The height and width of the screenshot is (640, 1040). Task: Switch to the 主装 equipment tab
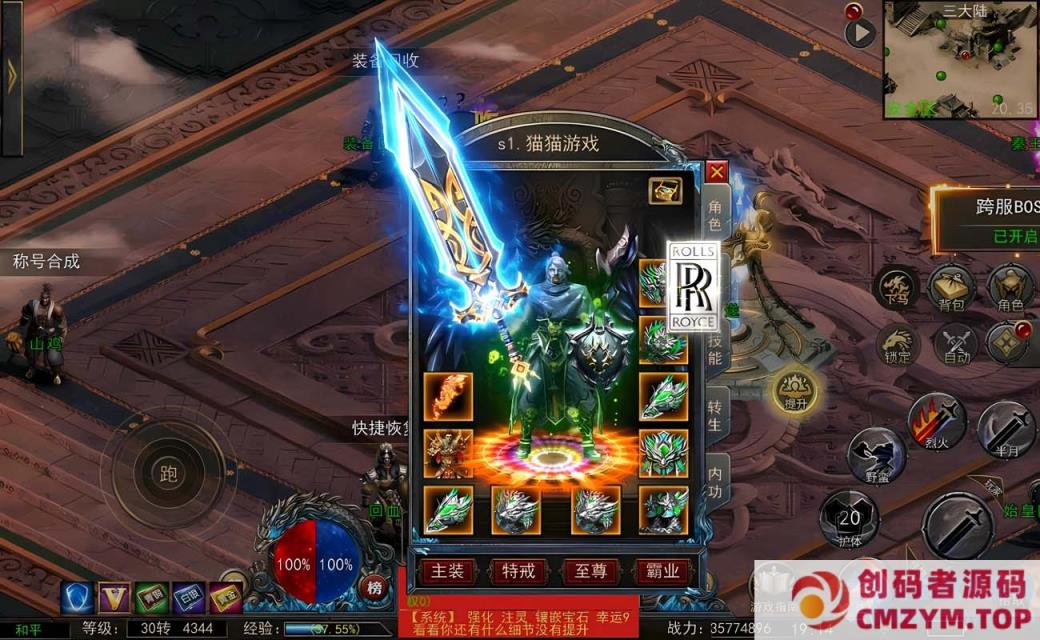click(x=446, y=571)
